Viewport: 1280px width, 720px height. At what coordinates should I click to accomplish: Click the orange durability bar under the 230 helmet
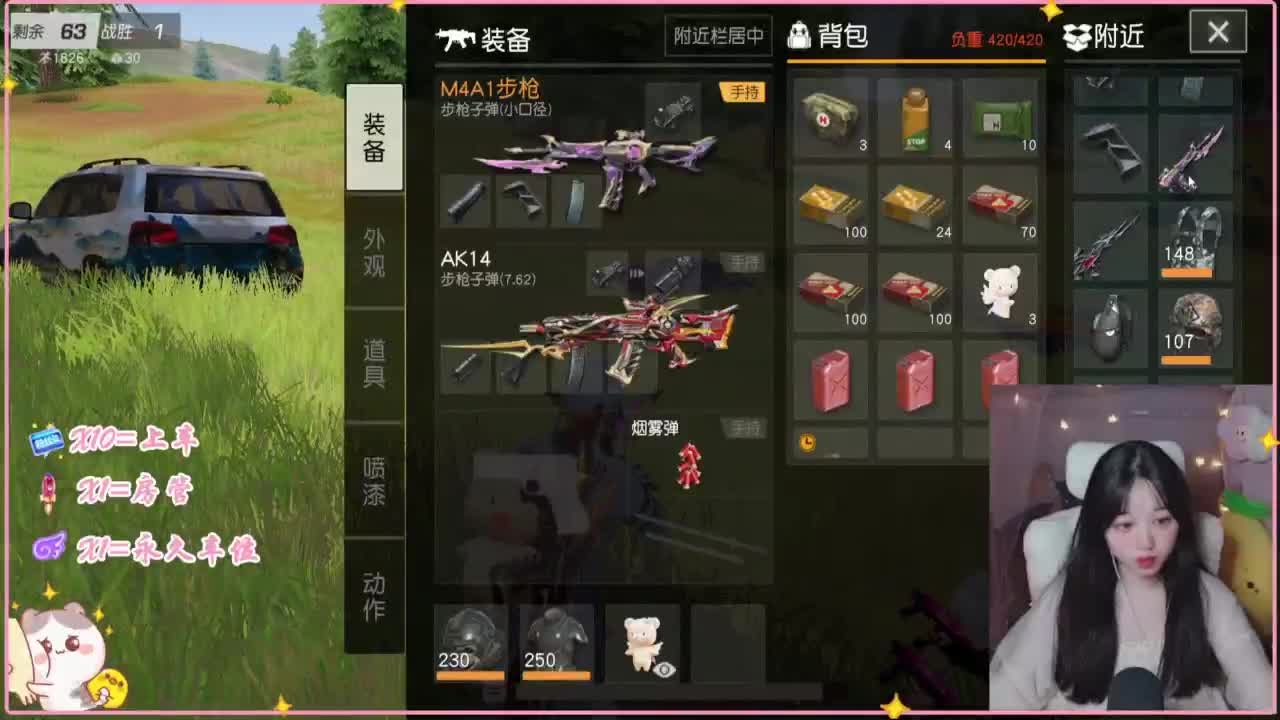click(470, 676)
